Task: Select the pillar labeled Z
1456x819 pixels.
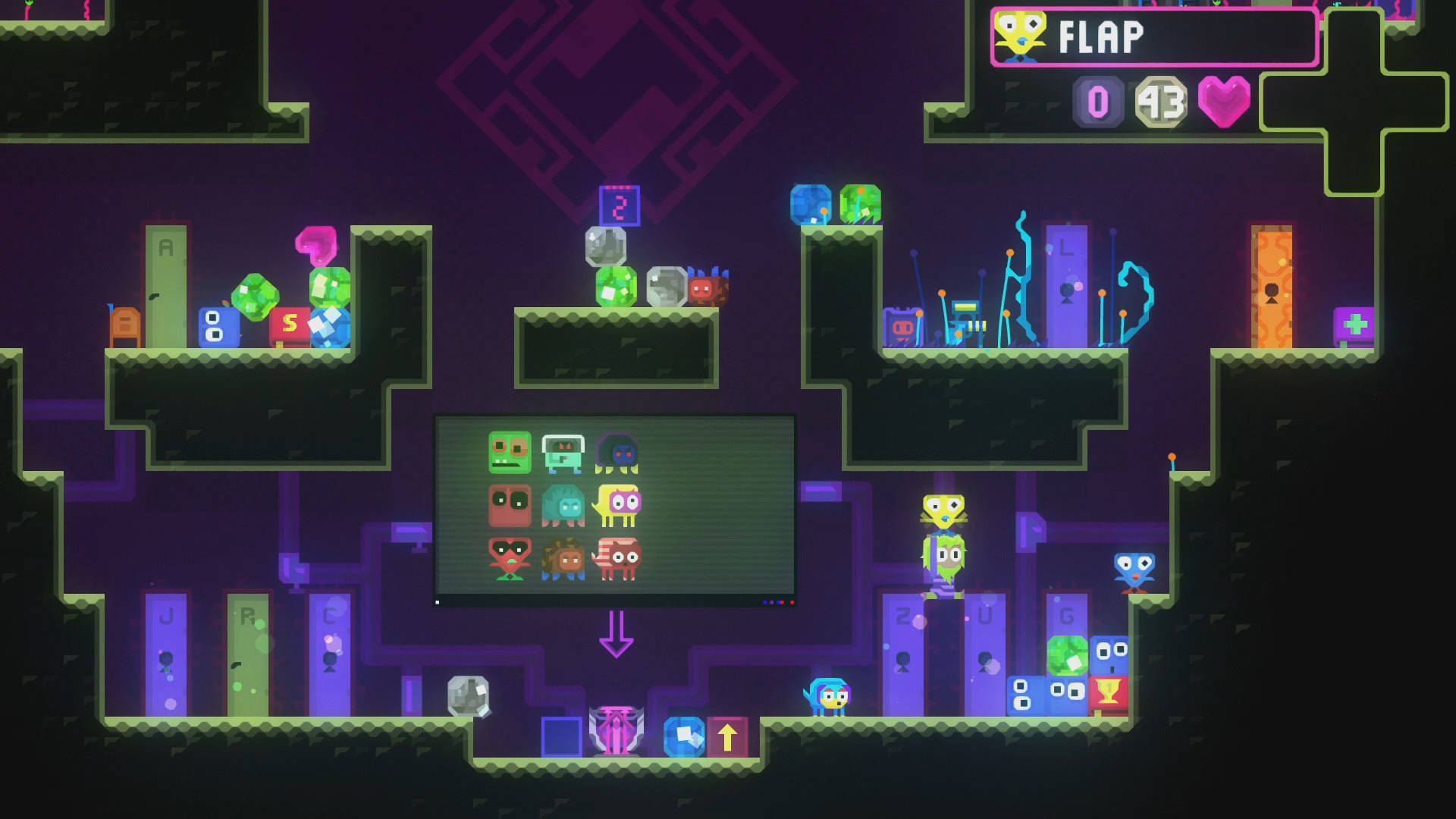Action: coord(902,652)
